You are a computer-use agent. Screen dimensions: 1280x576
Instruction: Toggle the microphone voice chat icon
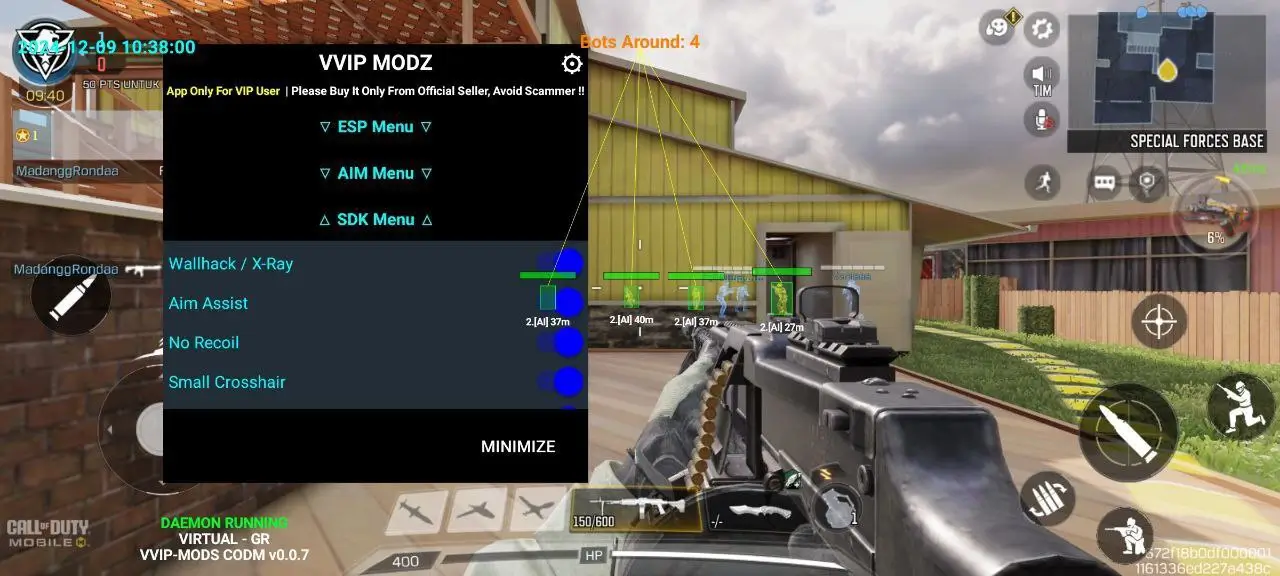[1042, 120]
